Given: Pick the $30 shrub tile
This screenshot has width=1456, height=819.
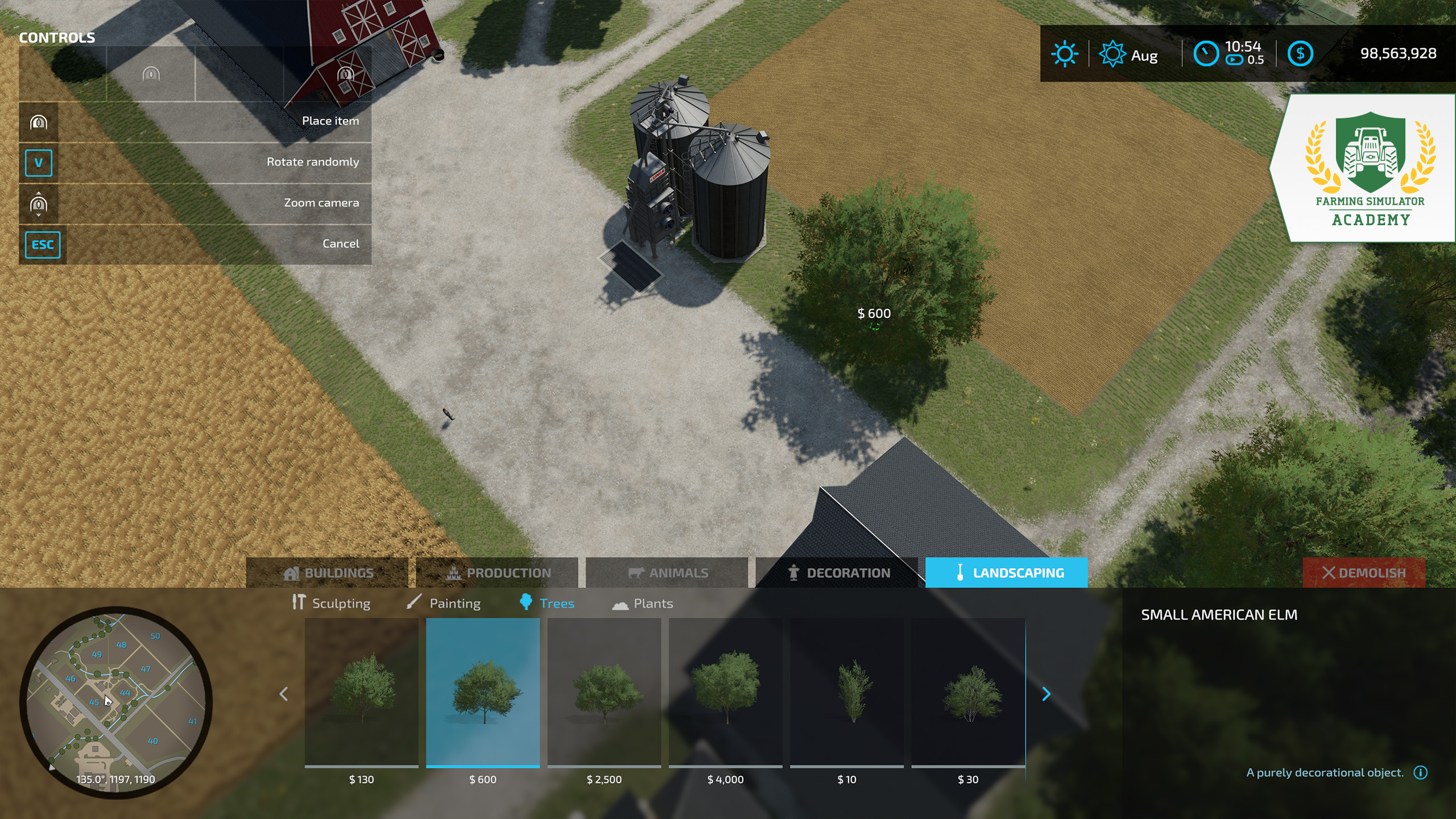Looking at the screenshot, I should [968, 693].
